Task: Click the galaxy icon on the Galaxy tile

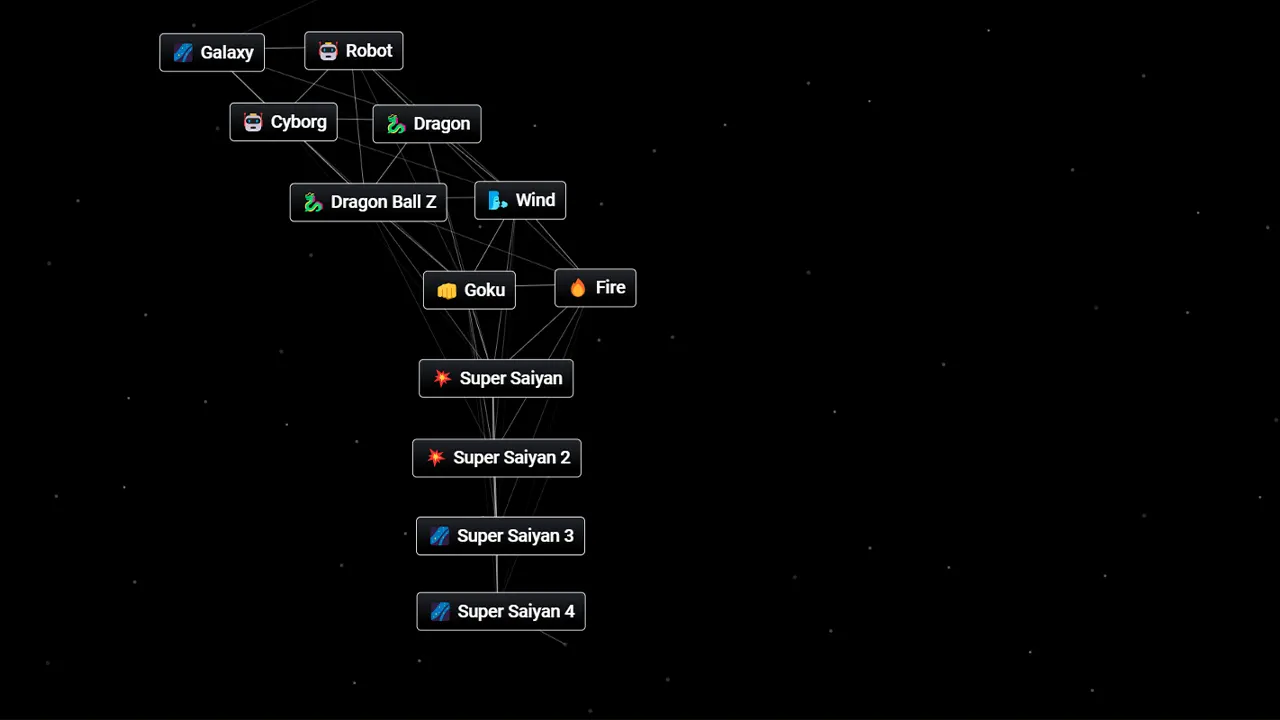Action: pyautogui.click(x=184, y=52)
